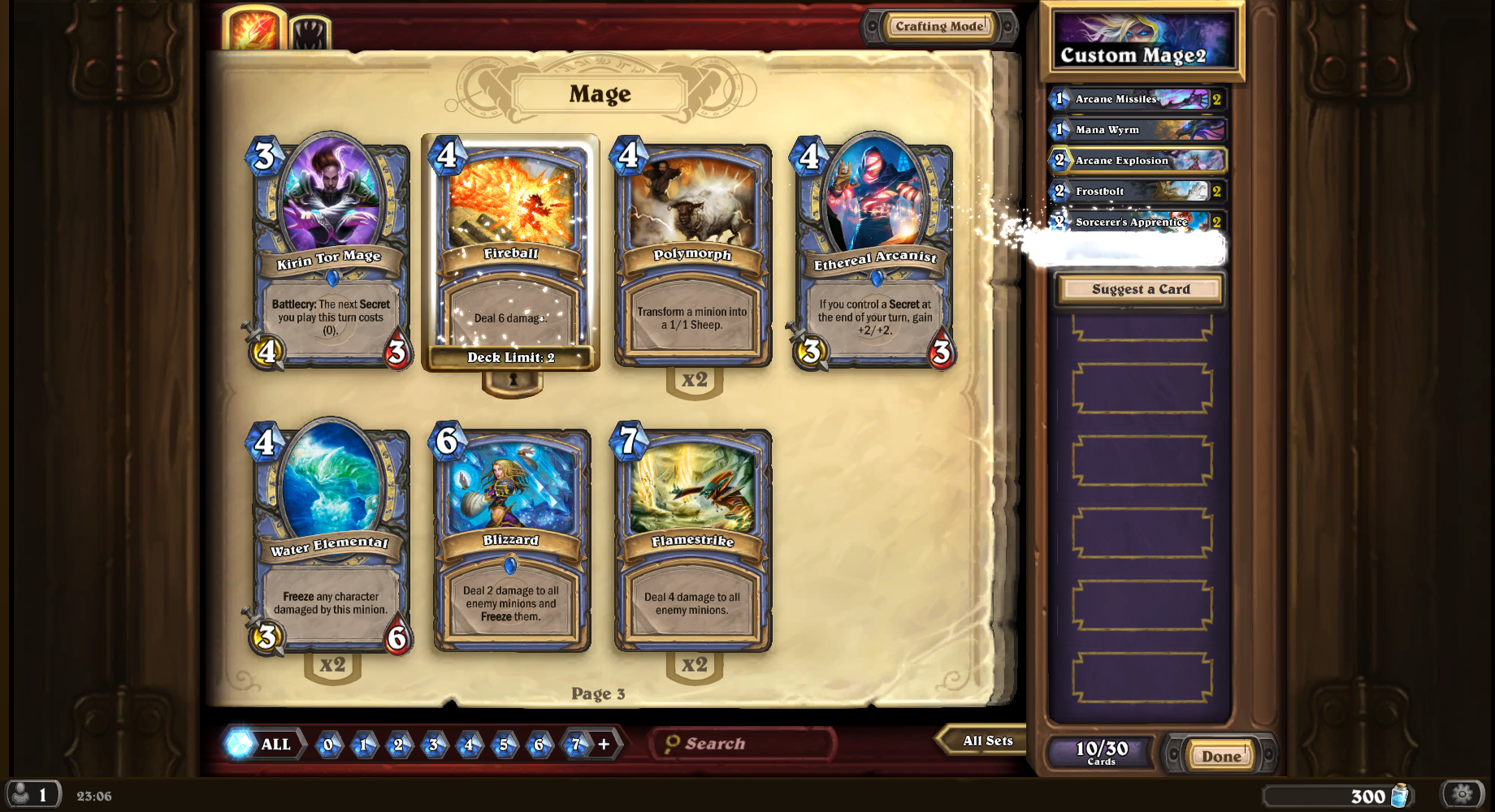1495x812 pixels.
Task: Enable the 7+ mana cost filter
Action: click(x=603, y=742)
